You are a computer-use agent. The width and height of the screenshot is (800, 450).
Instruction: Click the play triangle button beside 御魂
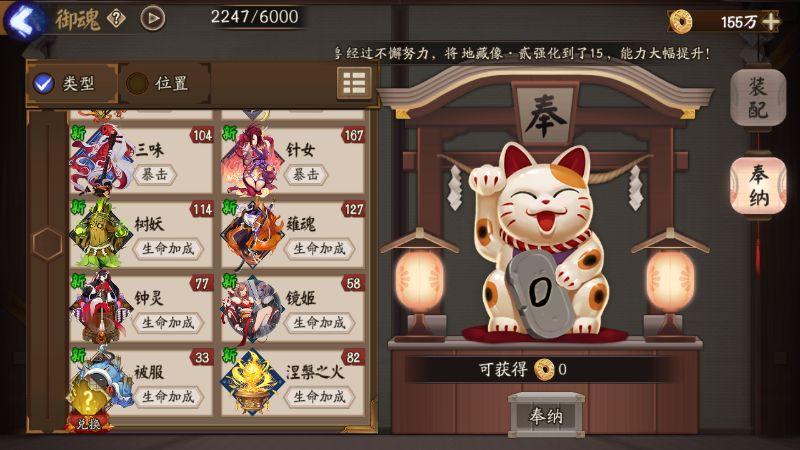pyautogui.click(x=152, y=17)
